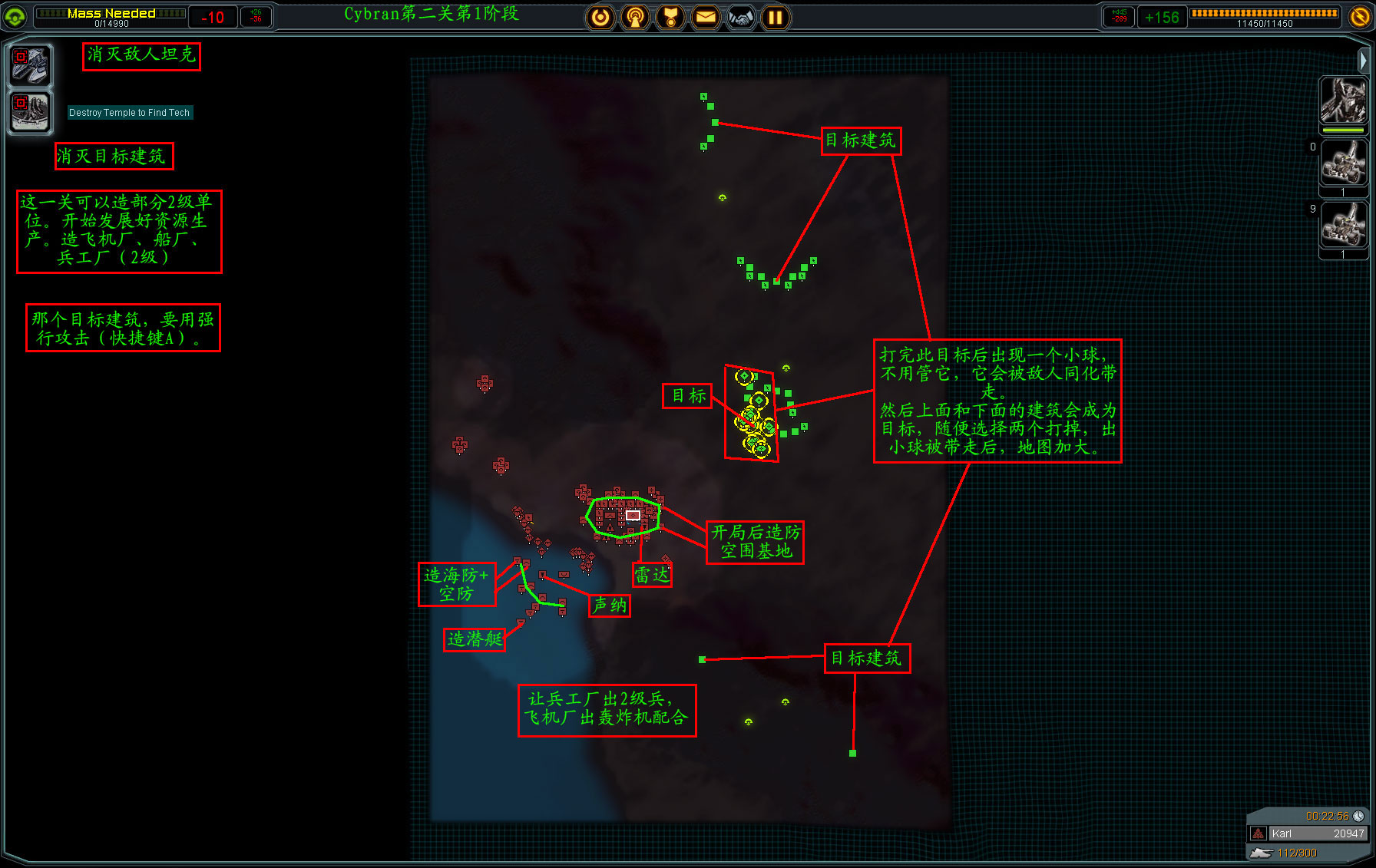Open the objectives broadcast tower icon
Screen dimensions: 1376x868
pos(635,17)
